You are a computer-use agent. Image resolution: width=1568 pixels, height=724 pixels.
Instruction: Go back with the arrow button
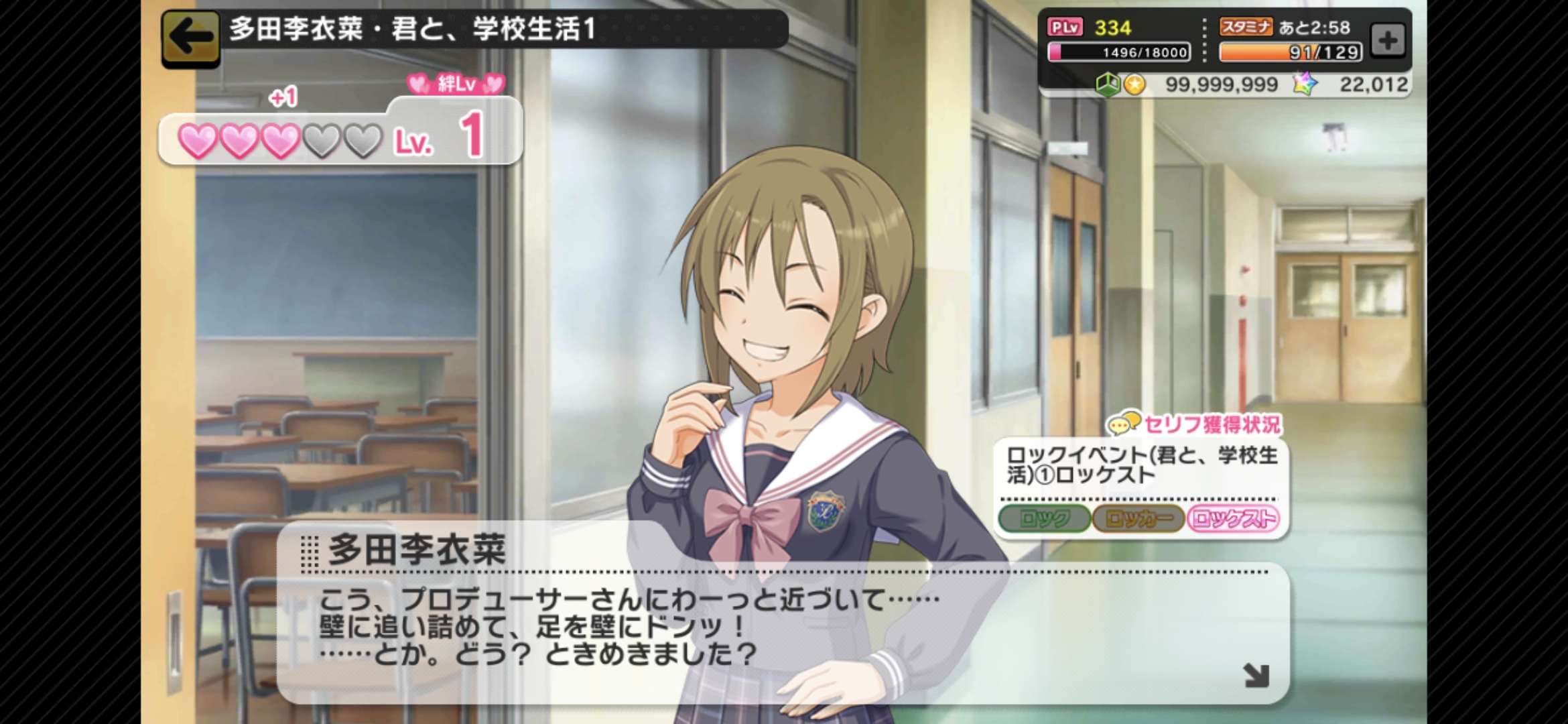click(x=191, y=38)
